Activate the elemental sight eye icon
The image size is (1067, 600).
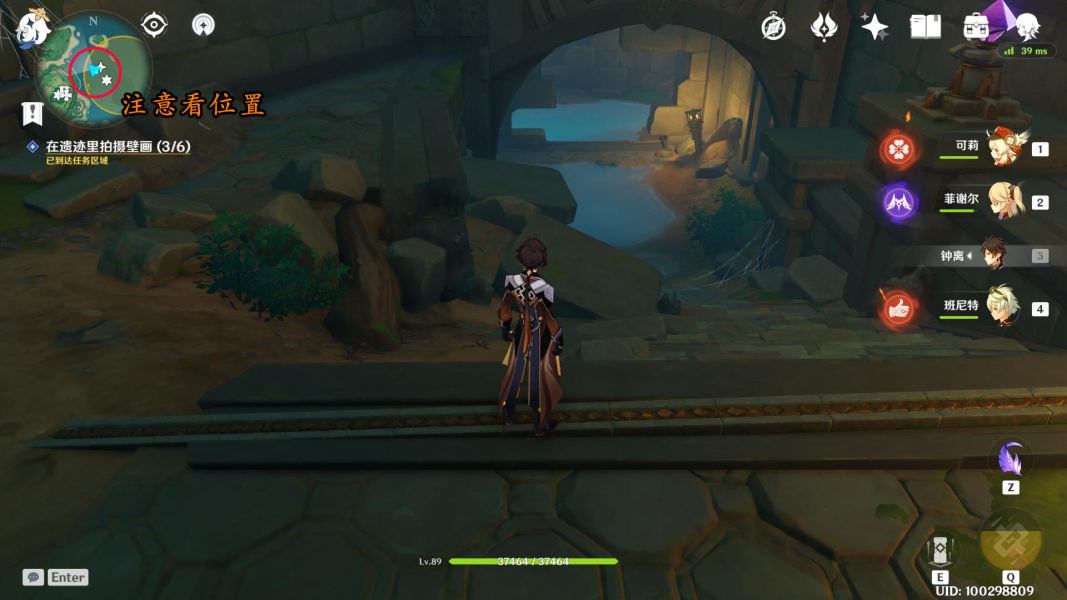[x=154, y=24]
